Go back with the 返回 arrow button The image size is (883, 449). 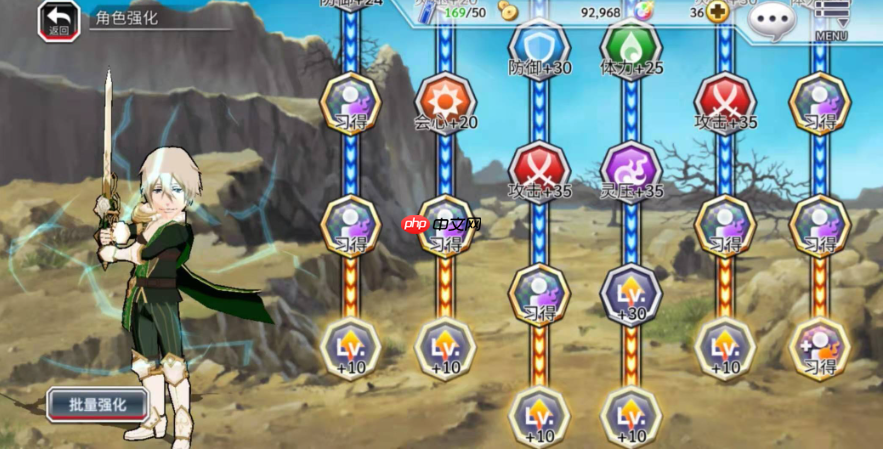click(x=59, y=19)
